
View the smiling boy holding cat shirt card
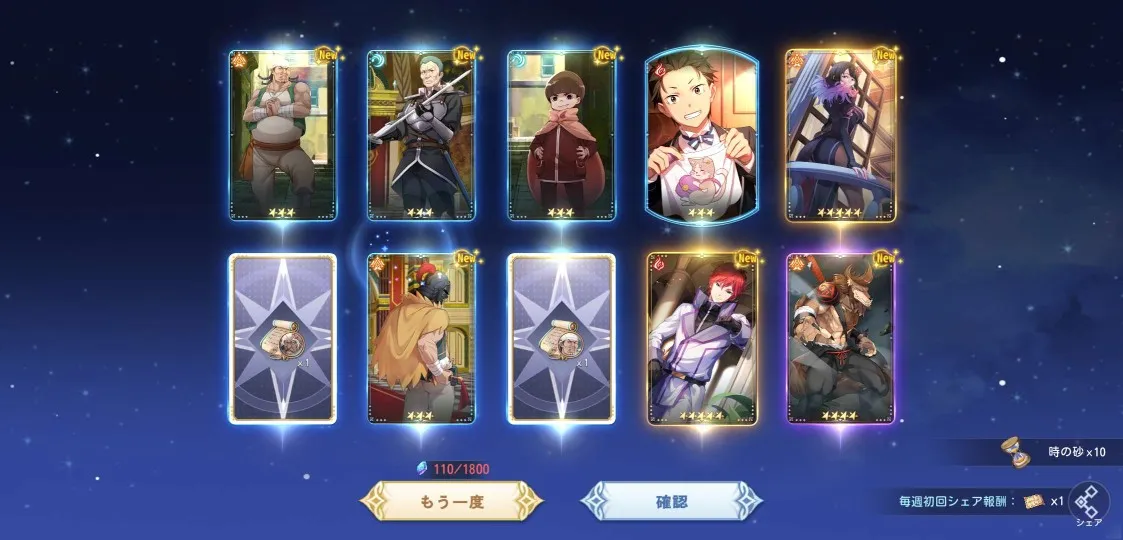click(700, 135)
